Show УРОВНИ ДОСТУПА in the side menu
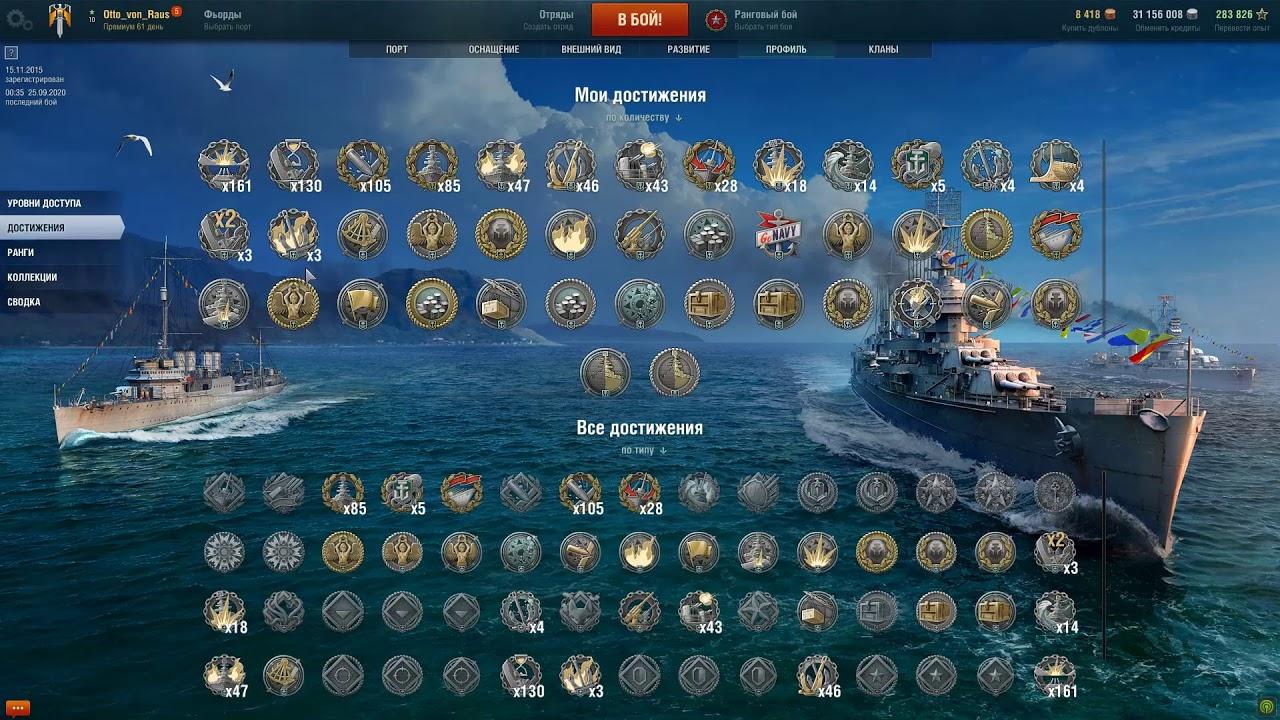Viewport: 1280px width, 720px height. 45,203
